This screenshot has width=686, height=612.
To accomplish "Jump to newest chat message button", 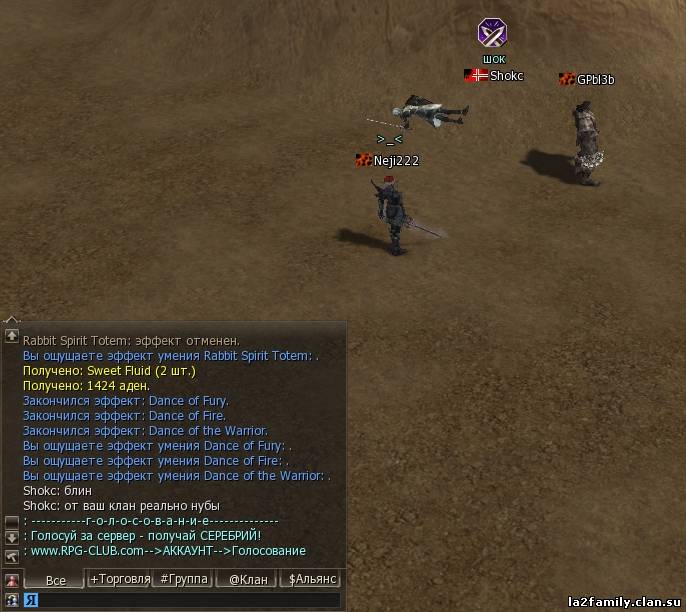I will 12,555.
